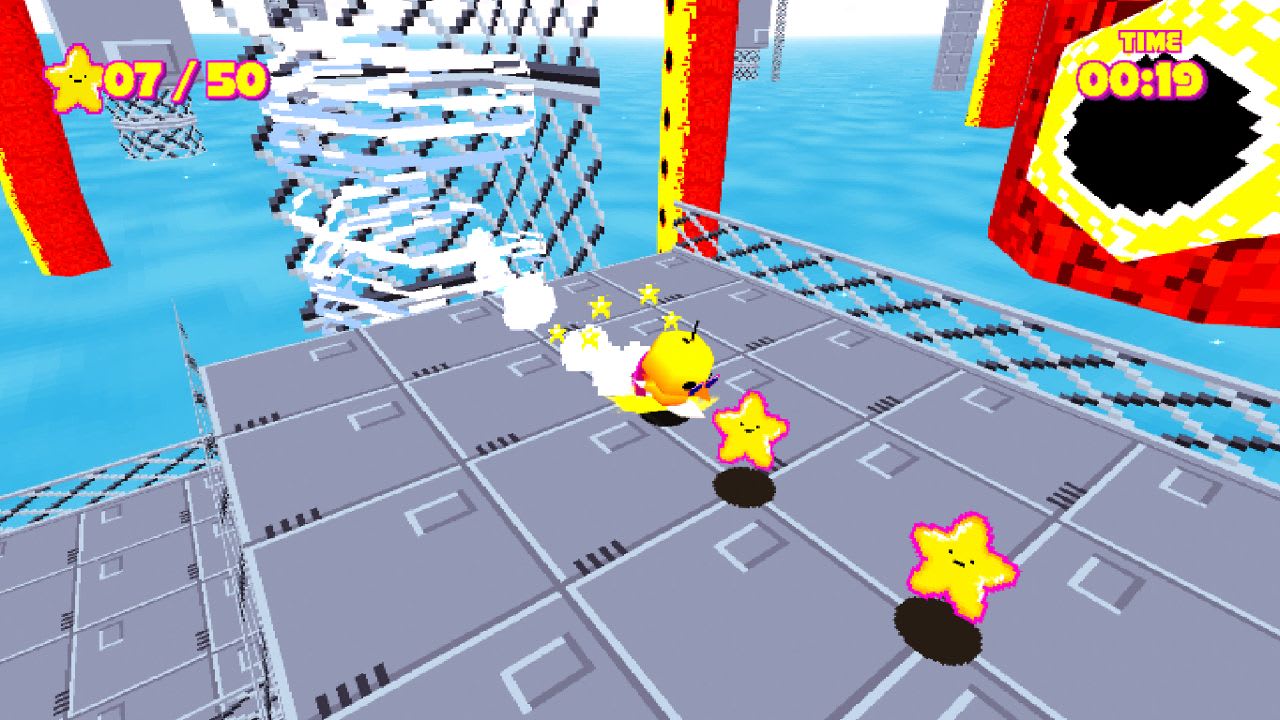Click the hanging metal basket top left

[x=160, y=130]
